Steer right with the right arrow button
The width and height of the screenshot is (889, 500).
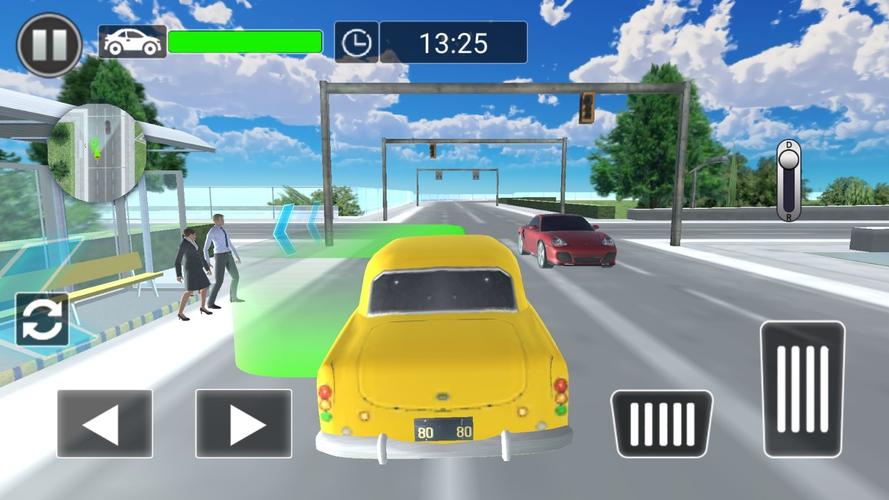click(243, 424)
